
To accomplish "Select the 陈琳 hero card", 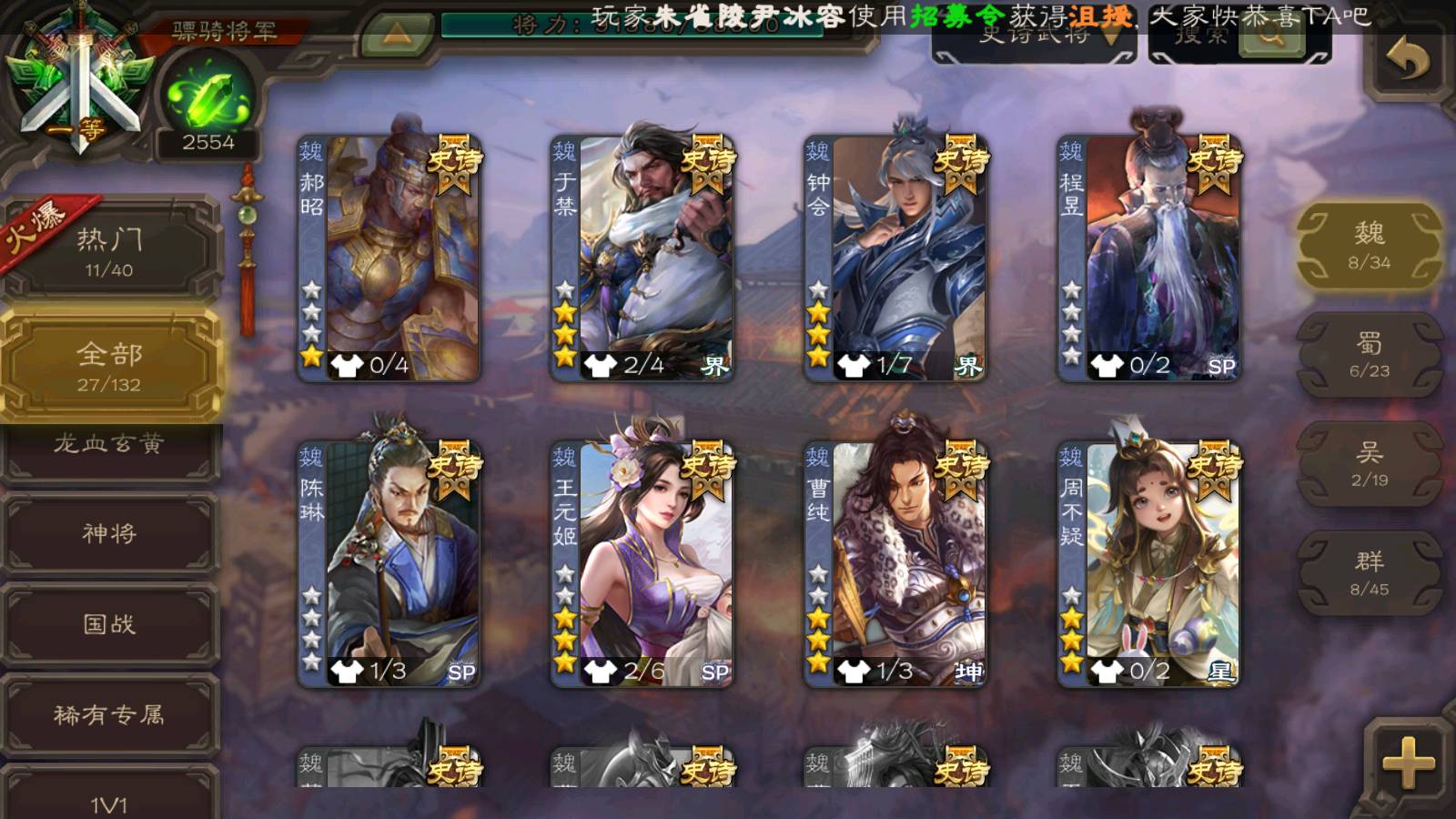I will point(389,564).
